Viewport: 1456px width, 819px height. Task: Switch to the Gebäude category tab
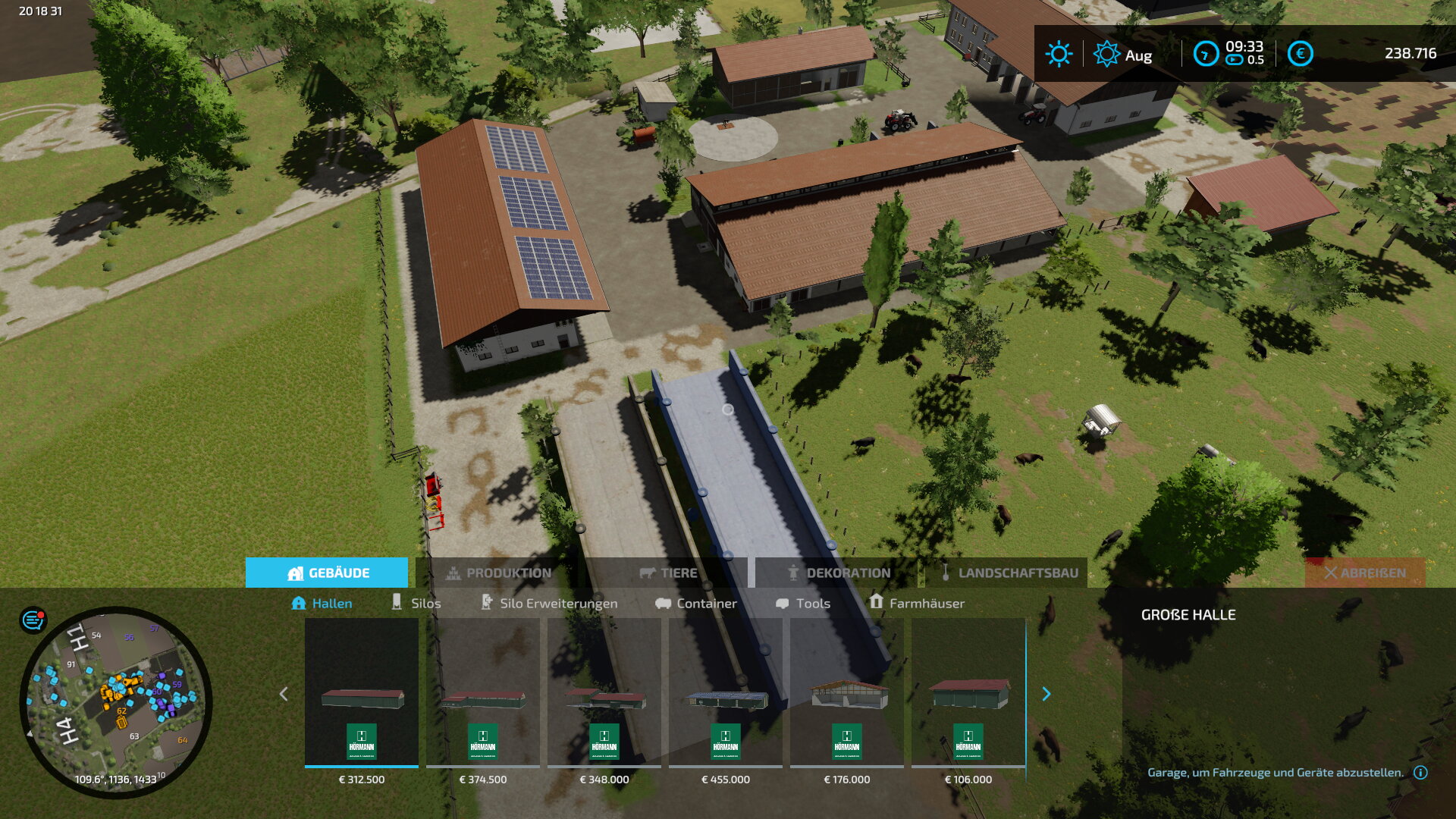(327, 573)
